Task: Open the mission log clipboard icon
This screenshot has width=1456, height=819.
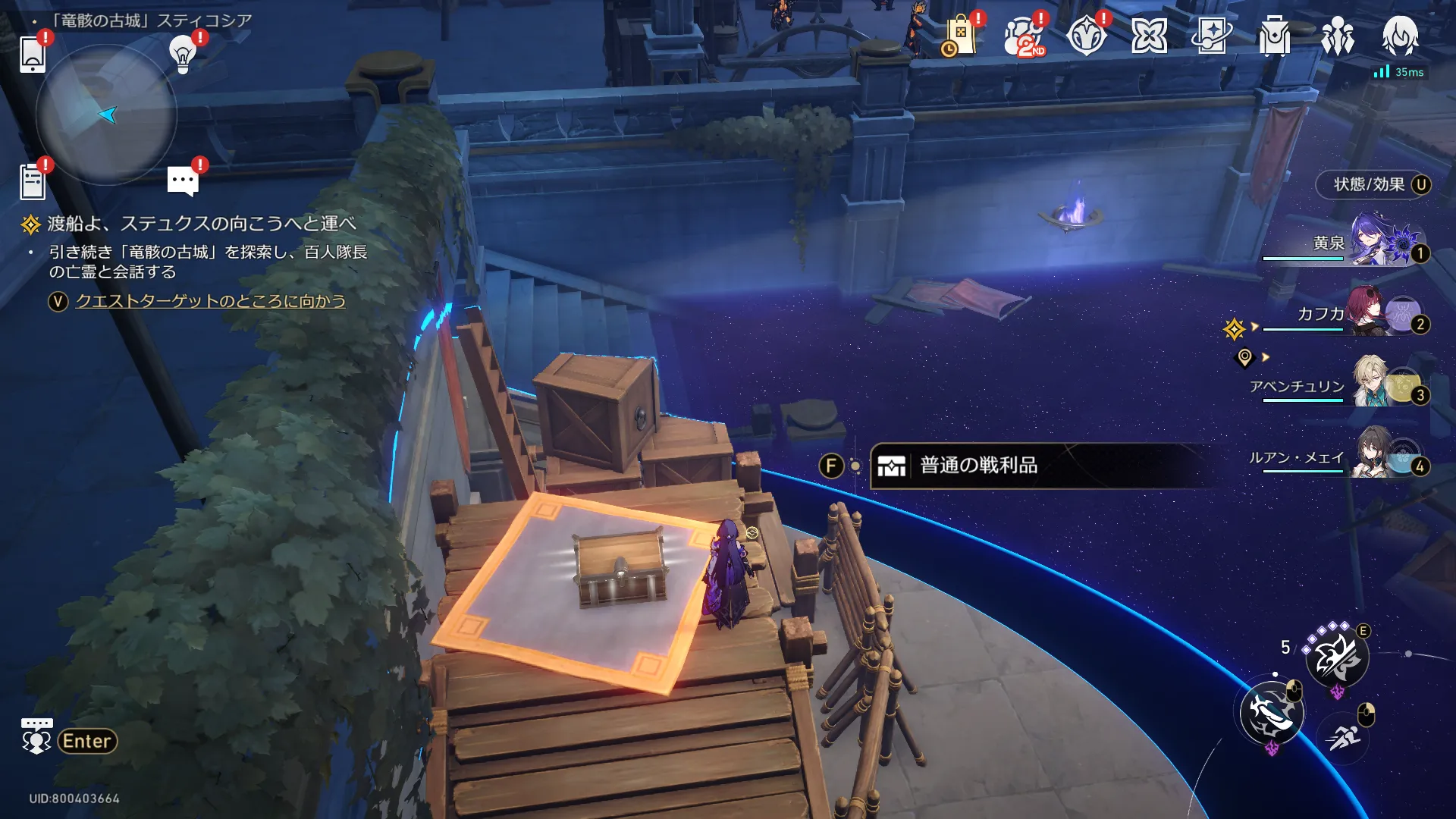Action: [x=33, y=182]
